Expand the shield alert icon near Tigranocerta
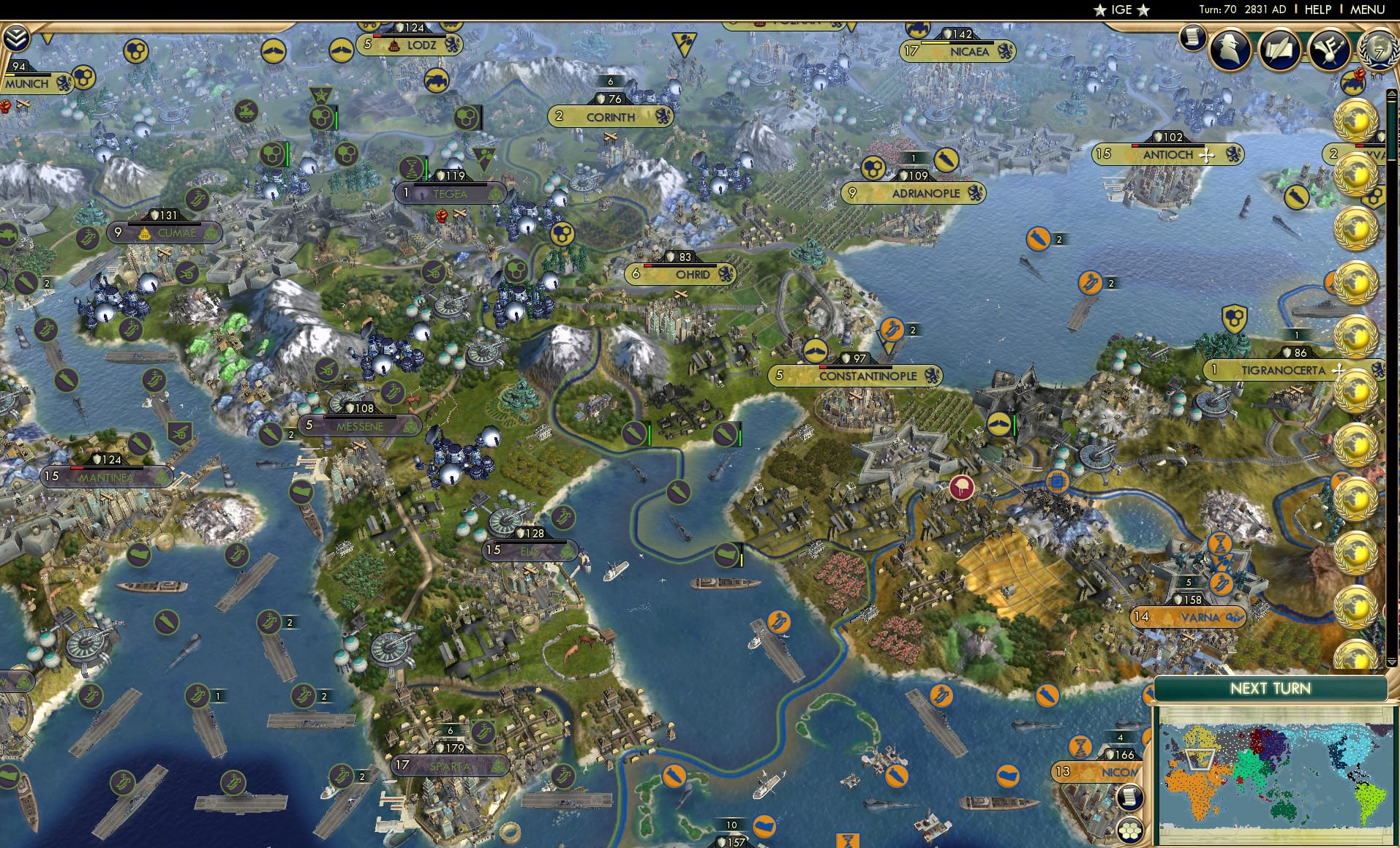1400x848 pixels. click(1233, 317)
